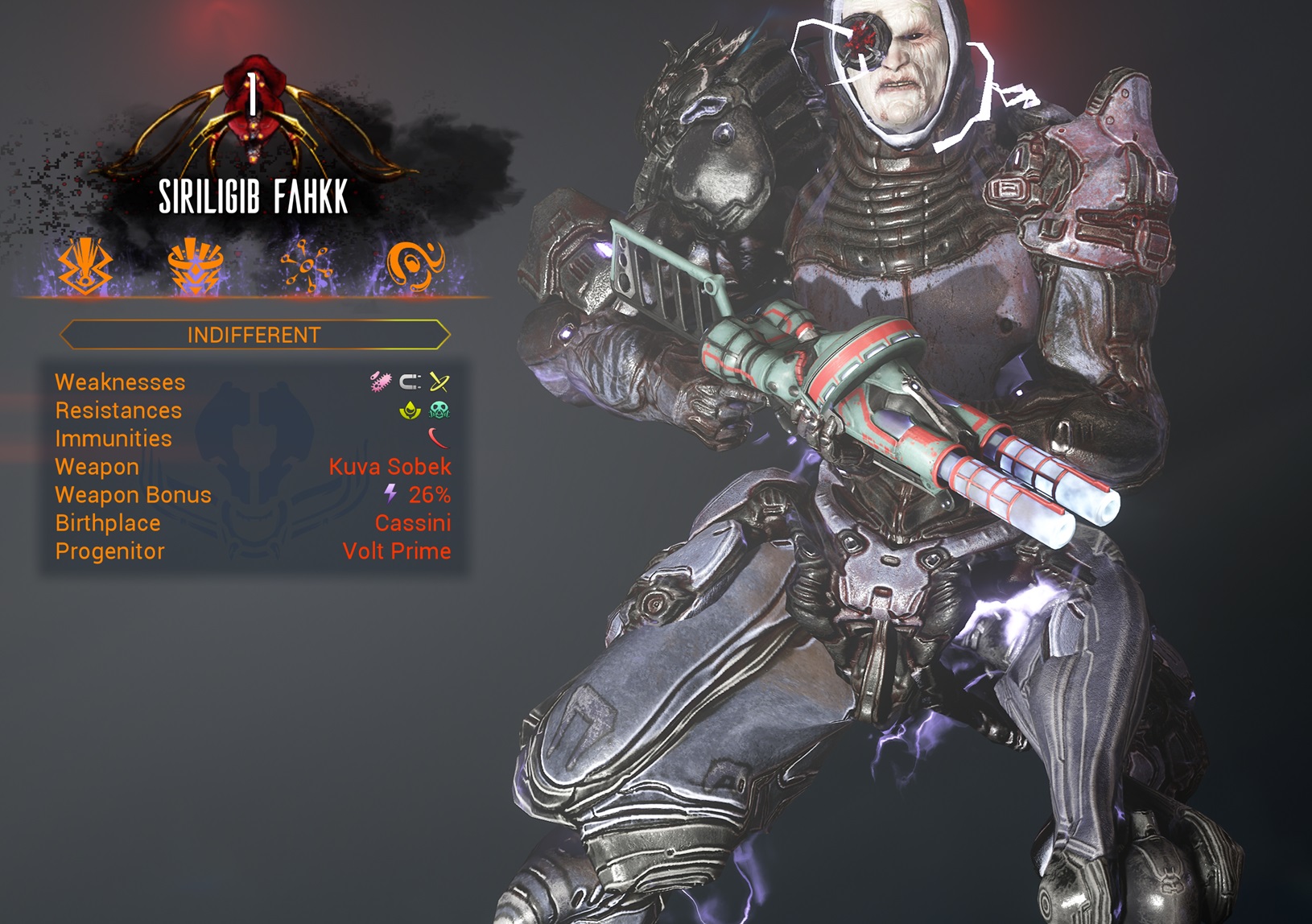Inspect the yellow-green droplet resistance icon
This screenshot has height=924, width=1312.
pos(411,410)
